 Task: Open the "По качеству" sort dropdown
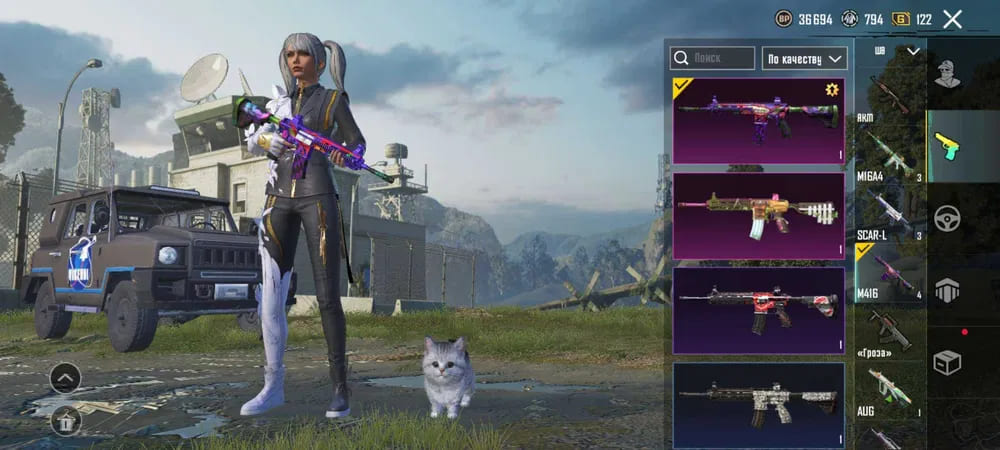click(x=804, y=58)
